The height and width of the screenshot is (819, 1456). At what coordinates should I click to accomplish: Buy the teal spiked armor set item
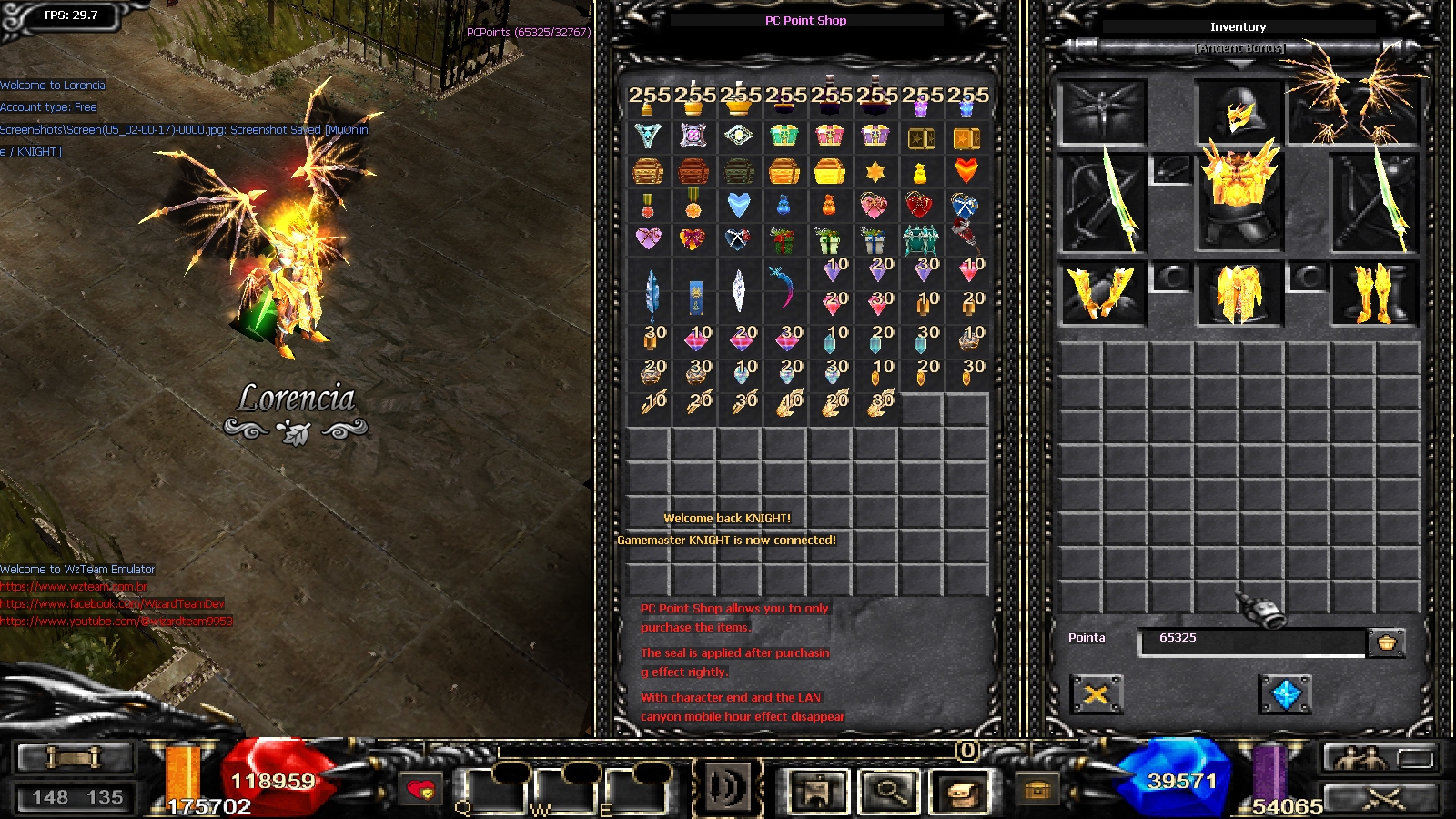[x=920, y=239]
